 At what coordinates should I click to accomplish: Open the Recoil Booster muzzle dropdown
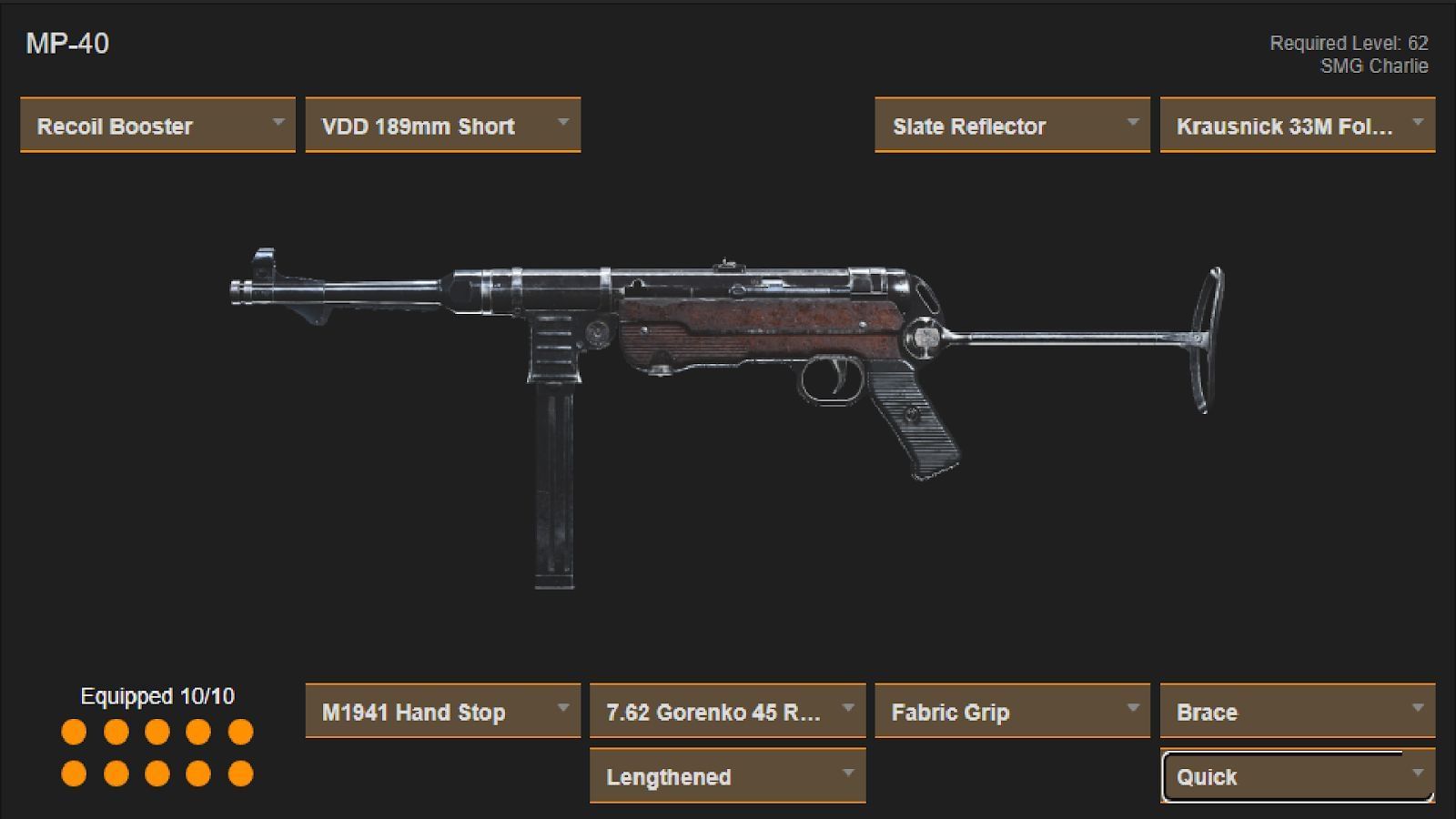pyautogui.click(x=157, y=126)
